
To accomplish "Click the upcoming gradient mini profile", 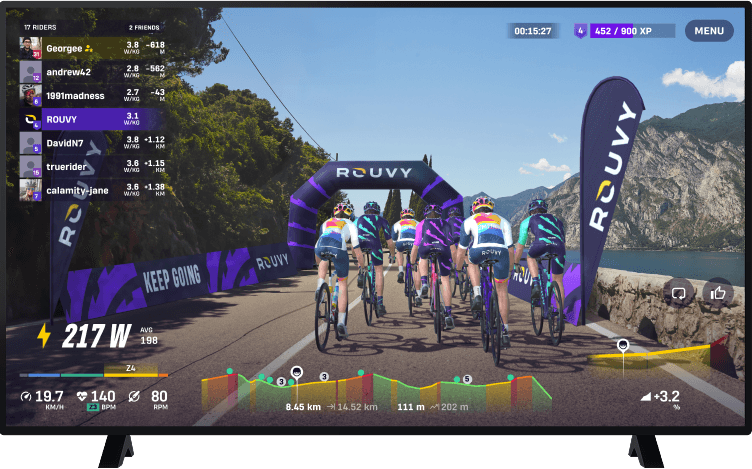I will point(655,360).
